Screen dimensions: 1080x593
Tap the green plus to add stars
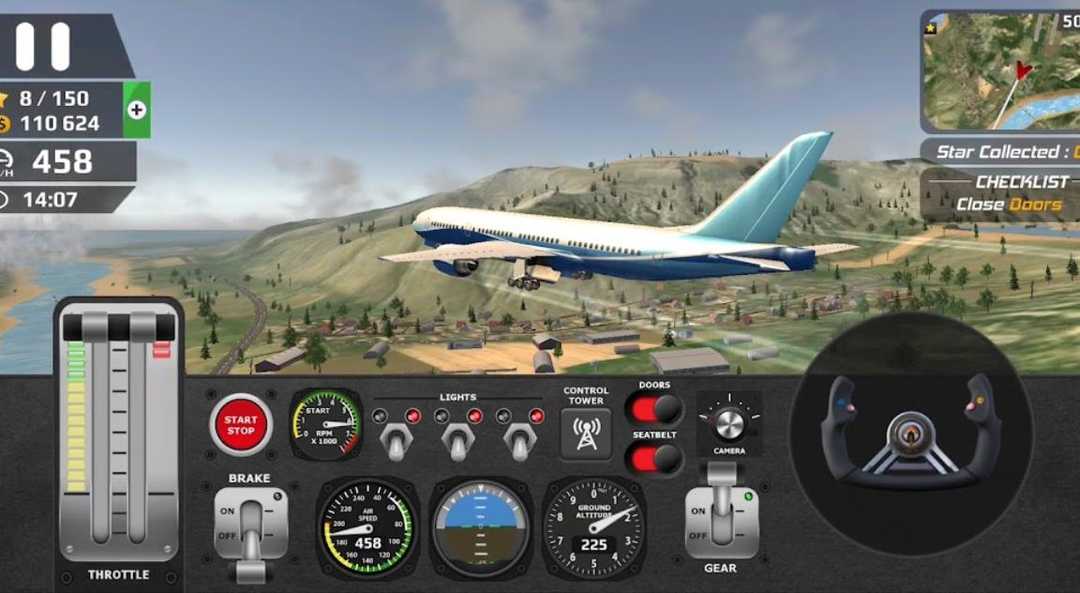(x=137, y=110)
